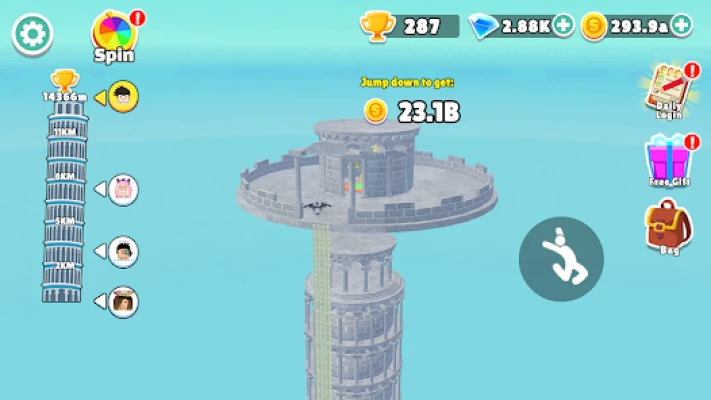Open the Spin prize wheel
This screenshot has height=400, width=711.
click(x=113, y=35)
